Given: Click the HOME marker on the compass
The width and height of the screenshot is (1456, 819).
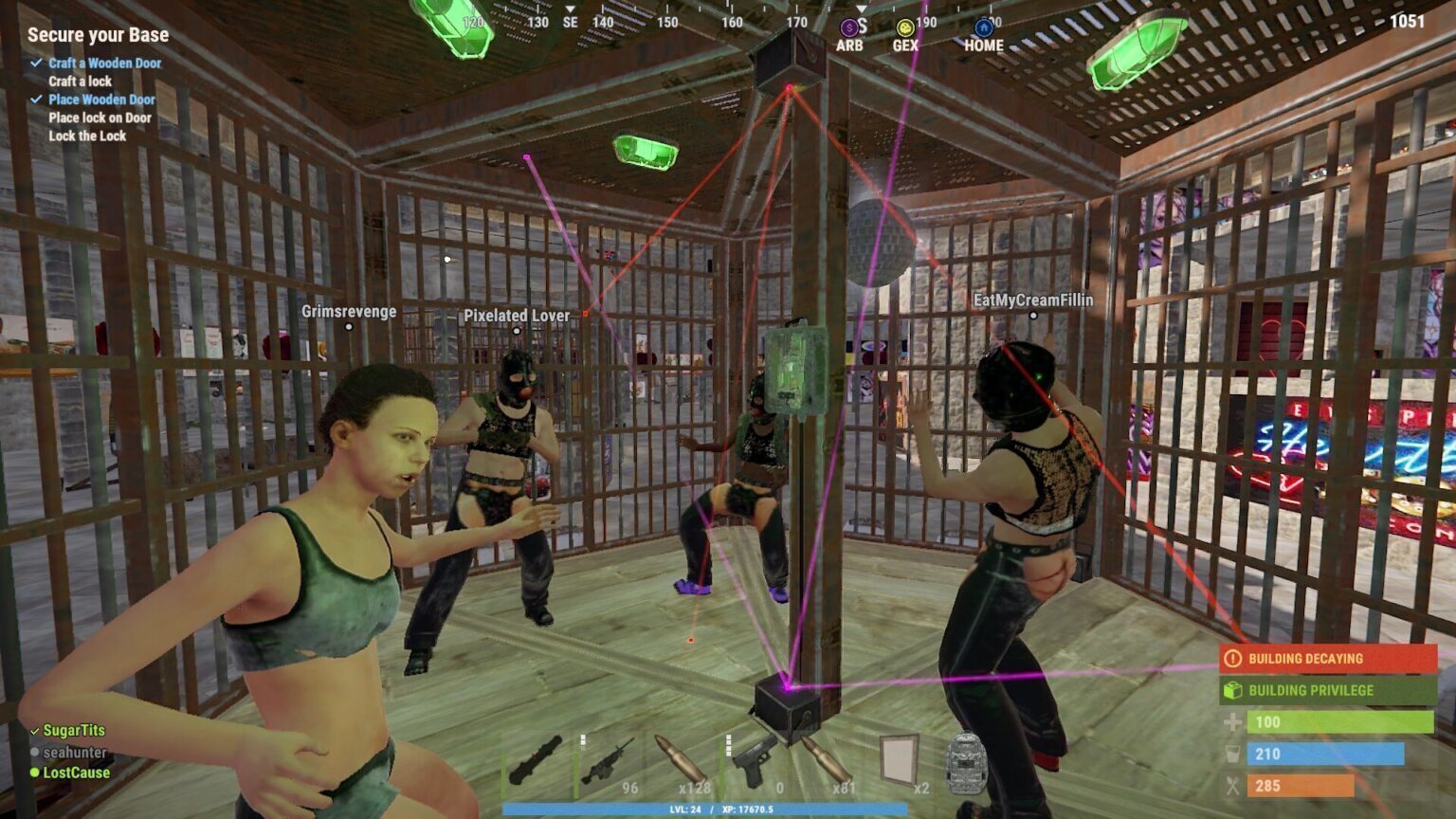Looking at the screenshot, I should (x=984, y=37).
